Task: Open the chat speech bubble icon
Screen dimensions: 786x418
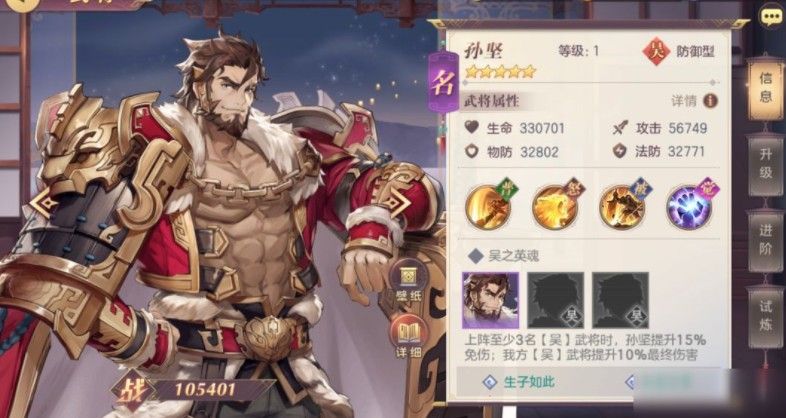Action: coord(770,17)
